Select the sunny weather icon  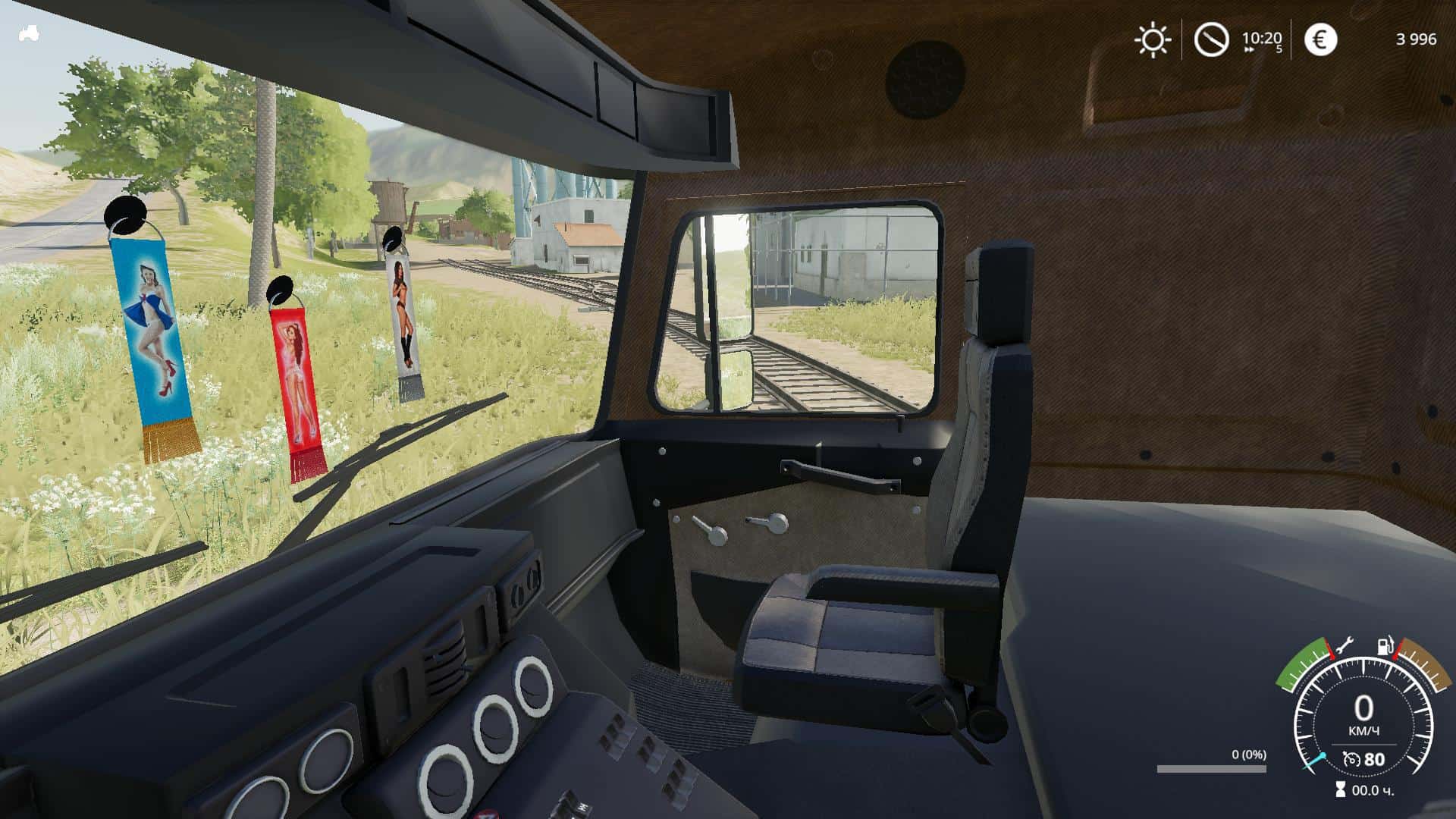tap(1152, 39)
